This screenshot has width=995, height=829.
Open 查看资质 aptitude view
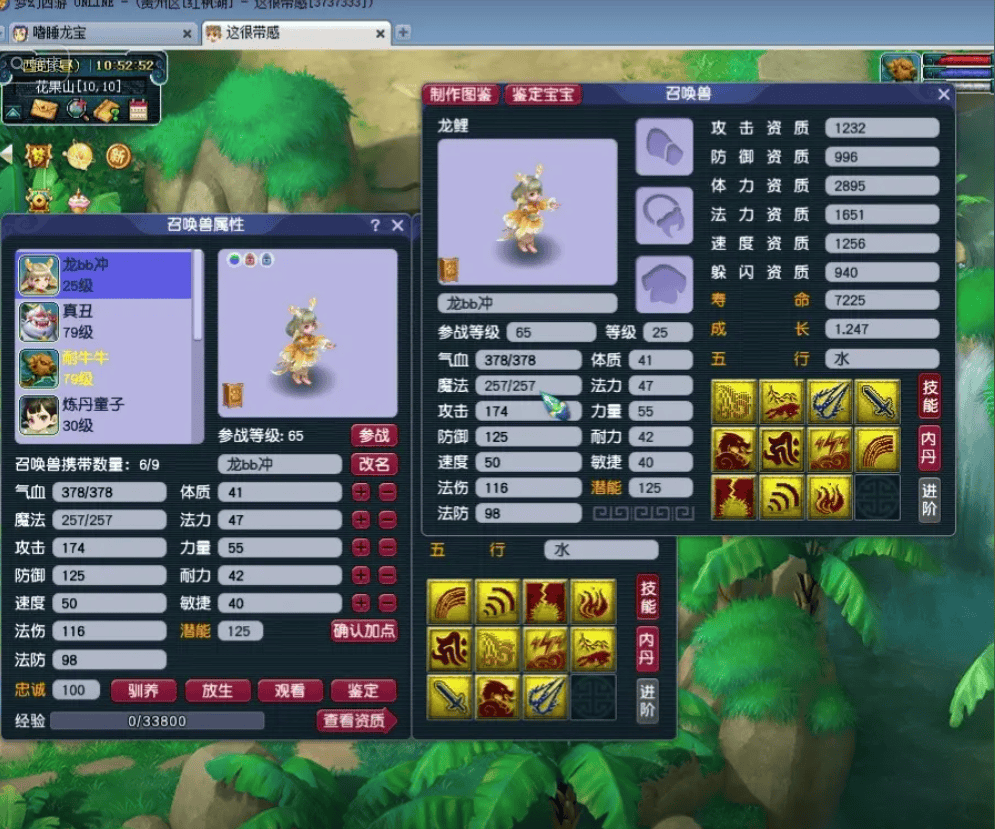point(357,720)
